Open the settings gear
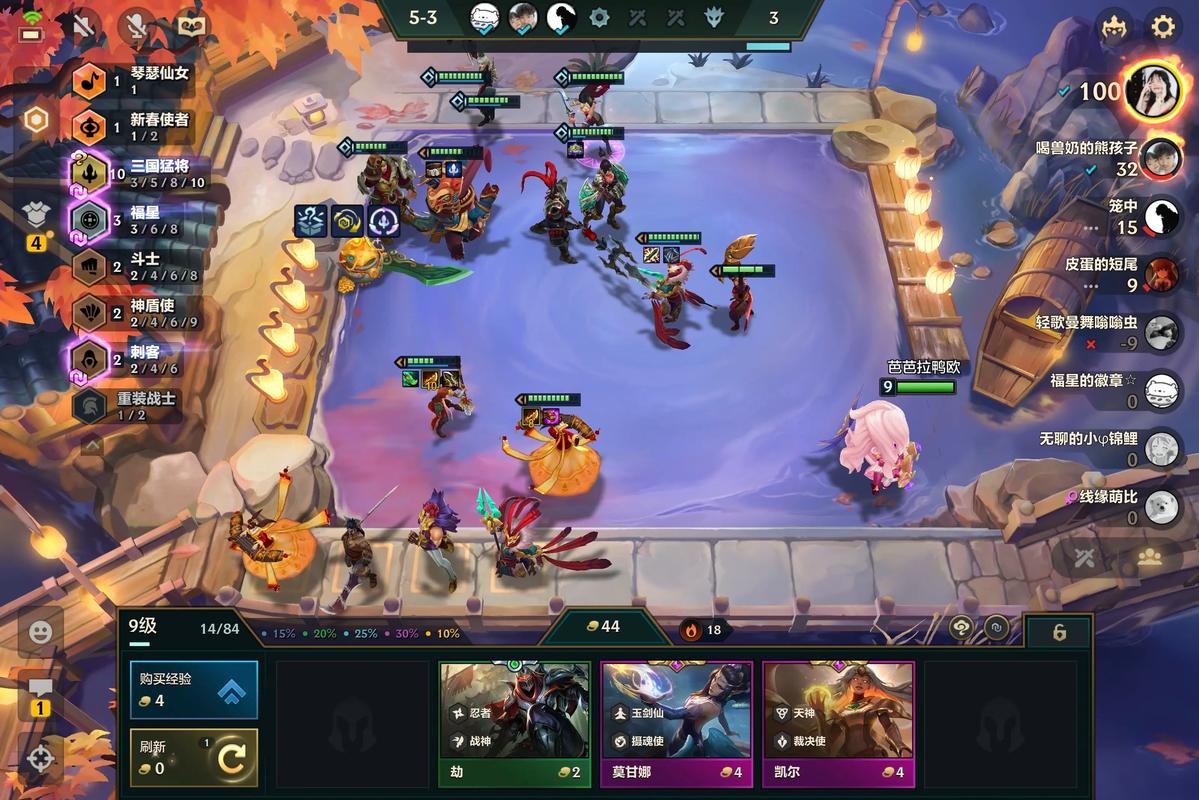 coord(1163,26)
